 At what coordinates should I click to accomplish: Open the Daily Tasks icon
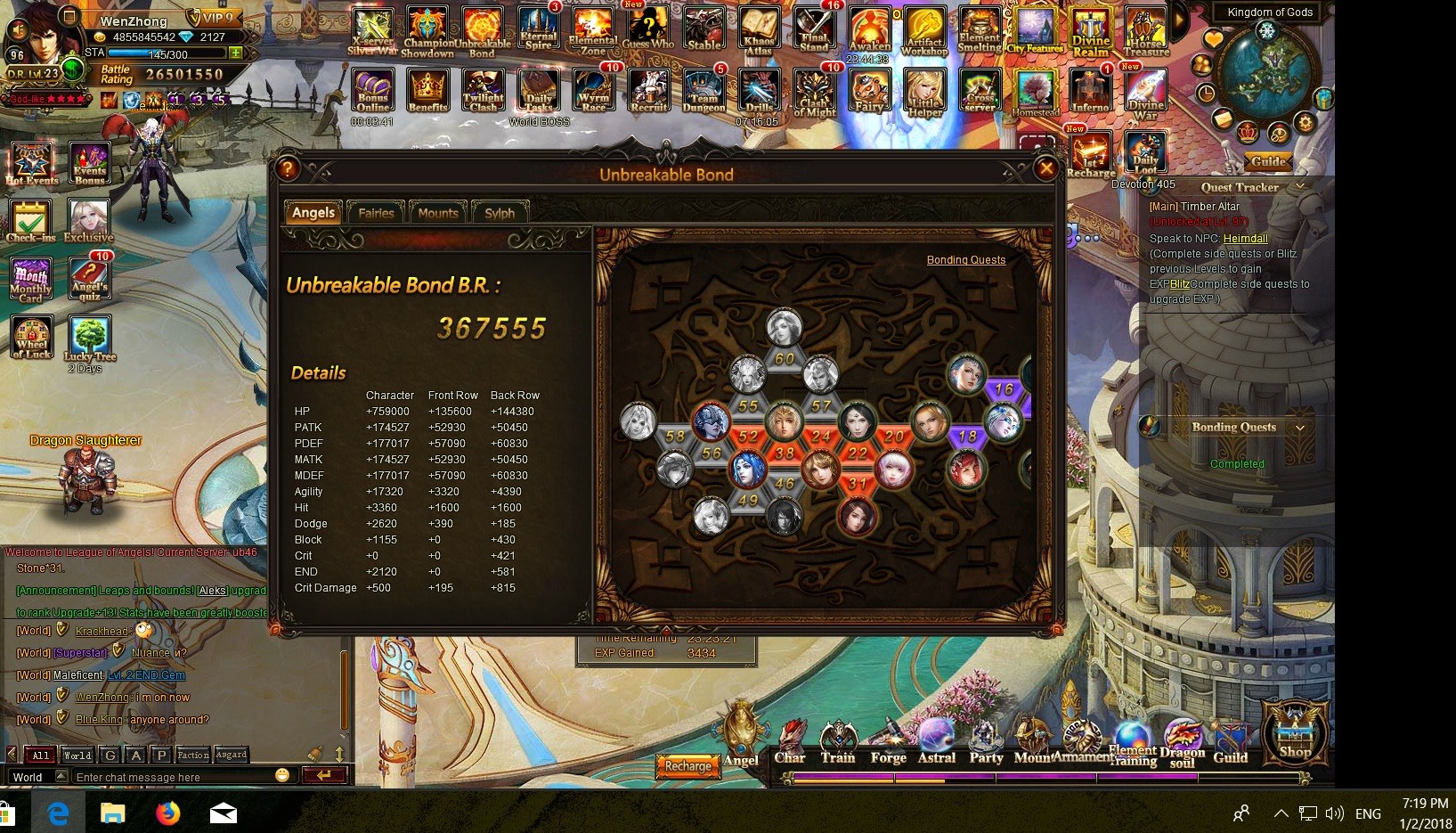tap(539, 93)
